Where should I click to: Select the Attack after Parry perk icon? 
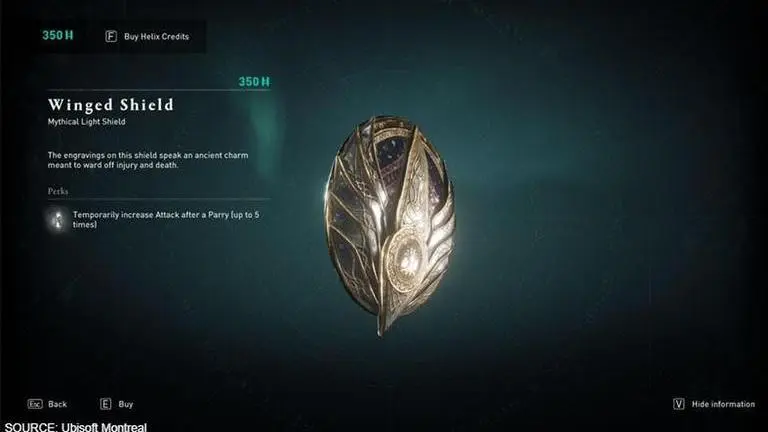59,220
